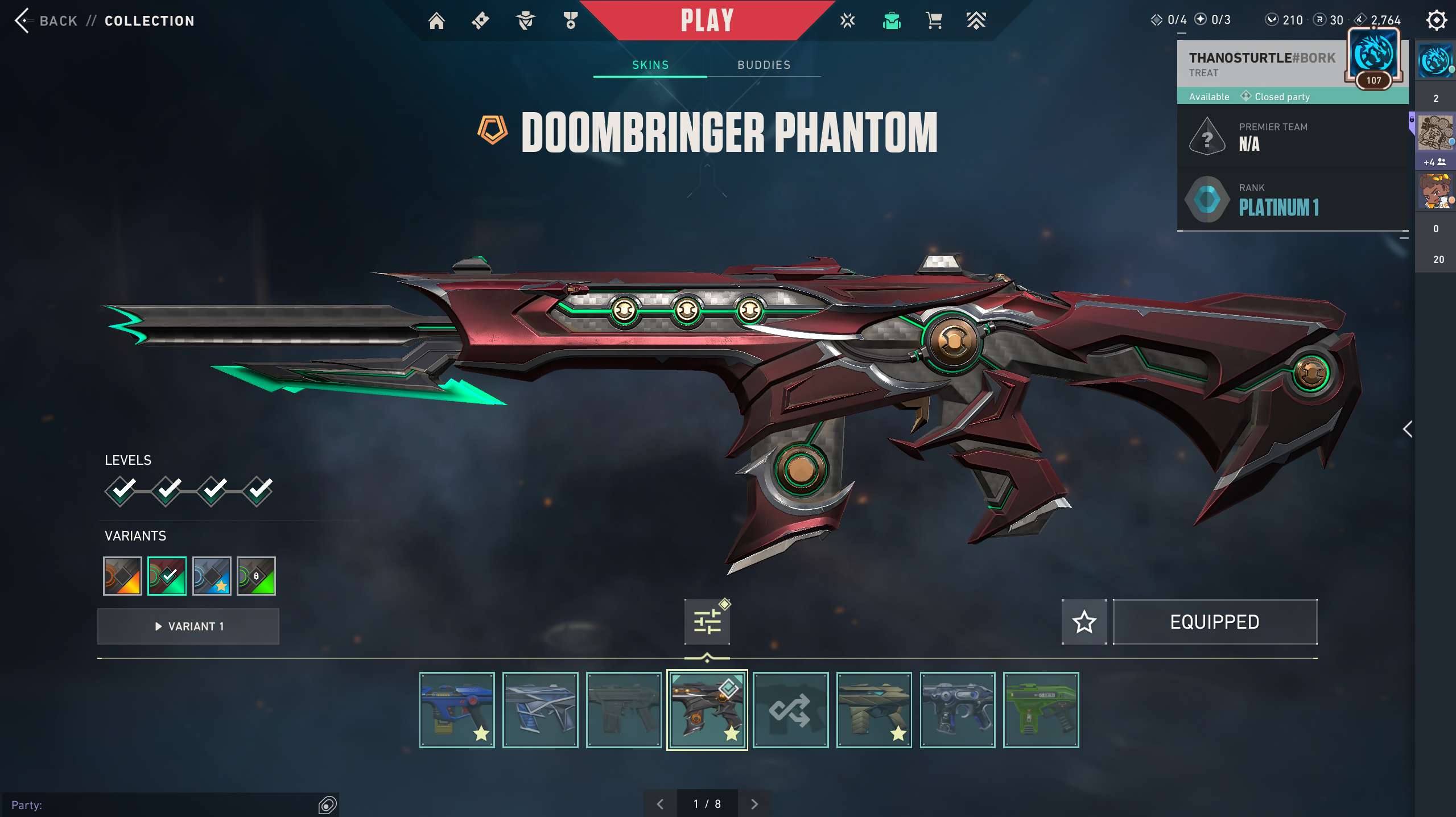Select the green Phantom skin thumbnail
The height and width of the screenshot is (817, 1456).
coord(1041,709)
